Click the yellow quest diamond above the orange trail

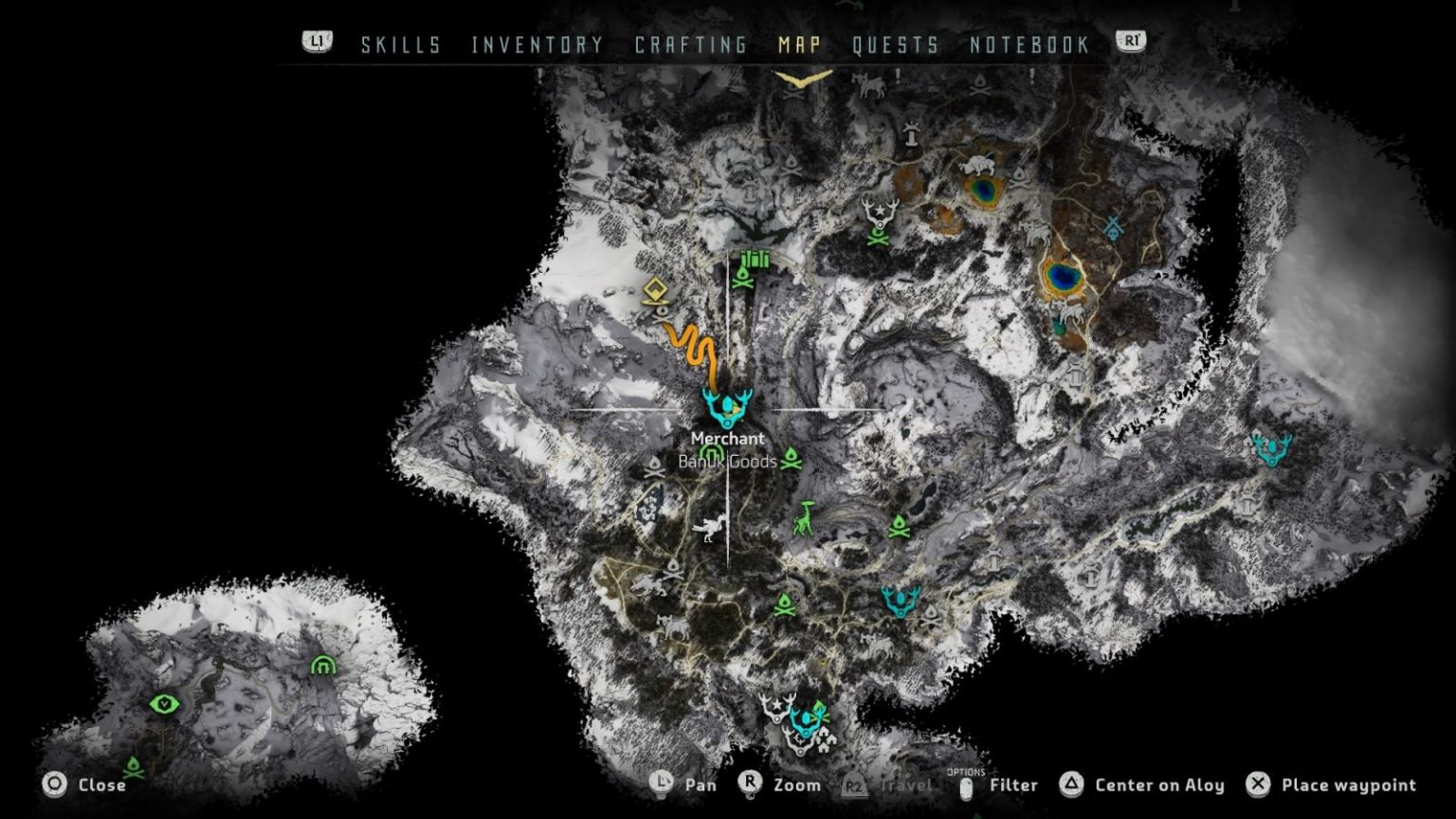point(655,287)
